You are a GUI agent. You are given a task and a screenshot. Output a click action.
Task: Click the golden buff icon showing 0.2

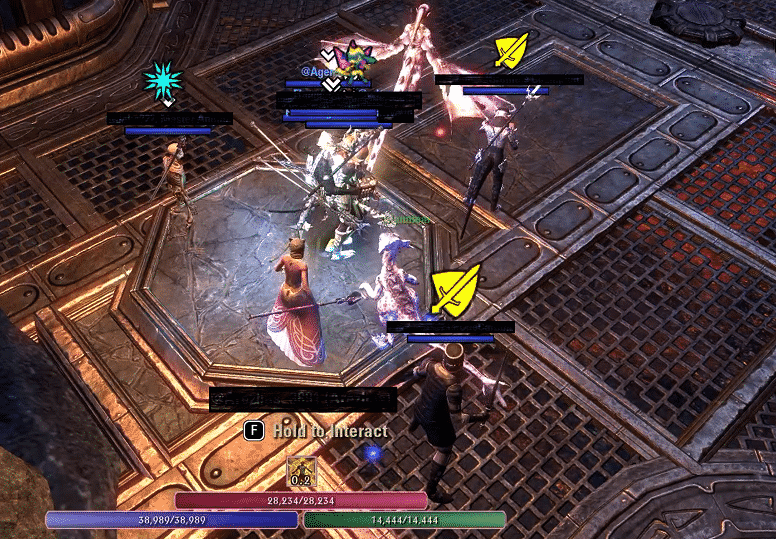point(302,472)
